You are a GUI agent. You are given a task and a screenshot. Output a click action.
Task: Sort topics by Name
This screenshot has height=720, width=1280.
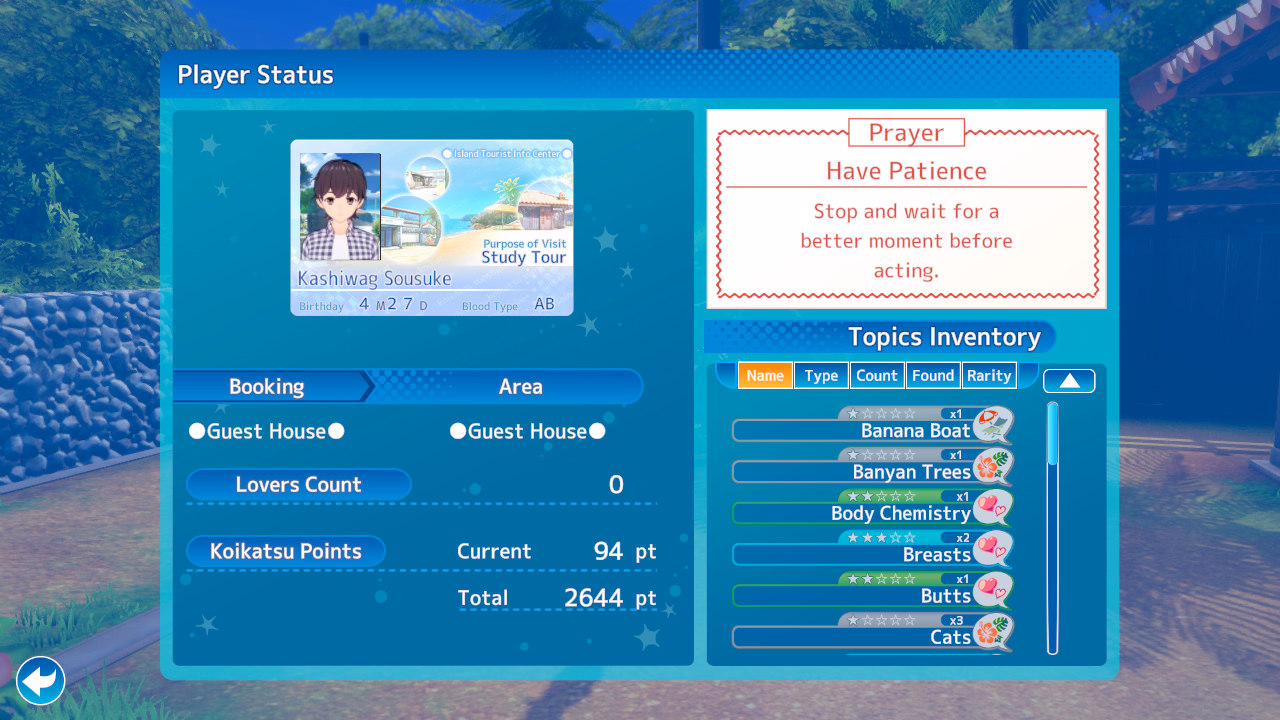point(765,376)
